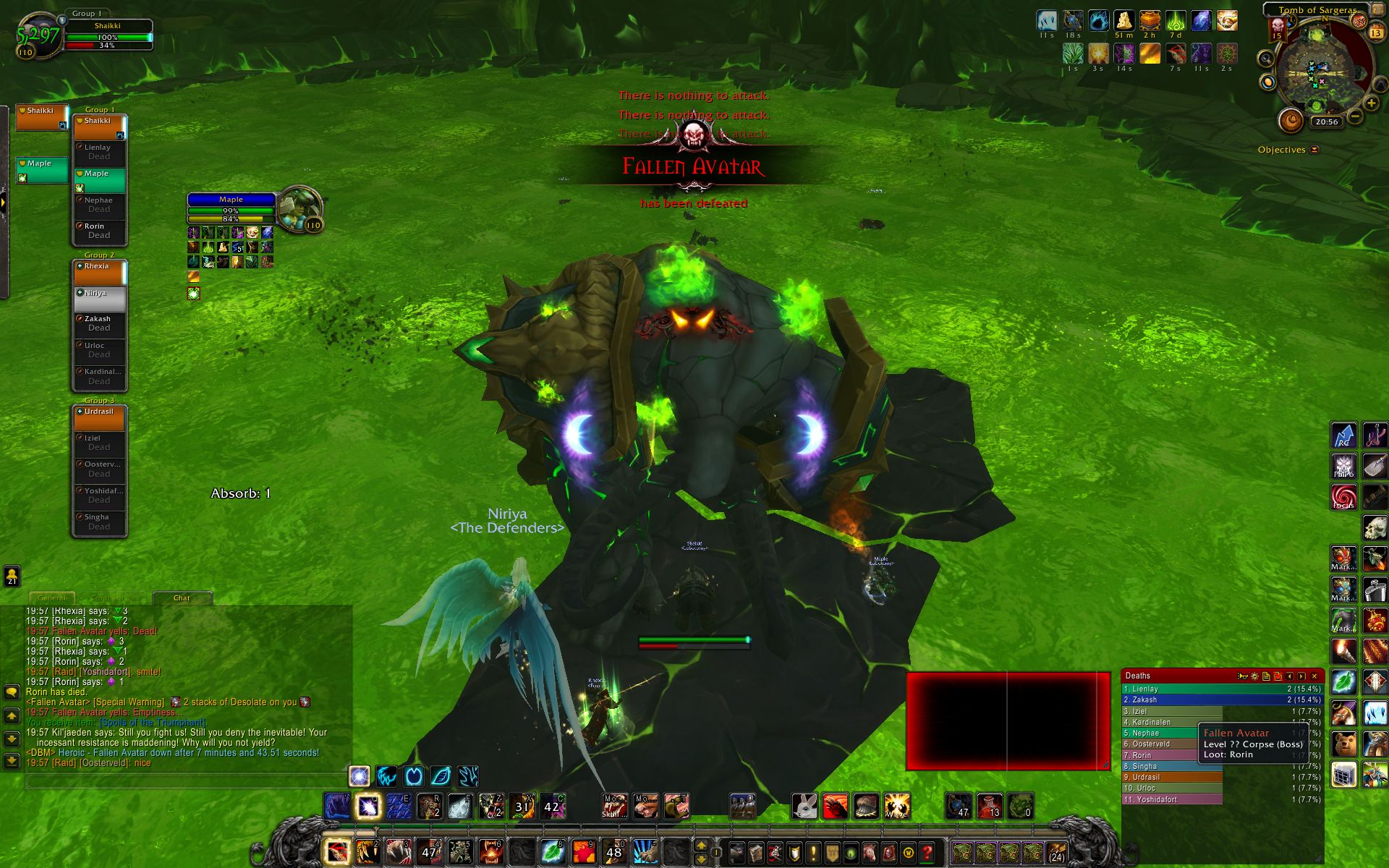Viewport: 1389px width, 868px height.
Task: Click the class hall report icon below the minimap
Action: tap(1267, 82)
